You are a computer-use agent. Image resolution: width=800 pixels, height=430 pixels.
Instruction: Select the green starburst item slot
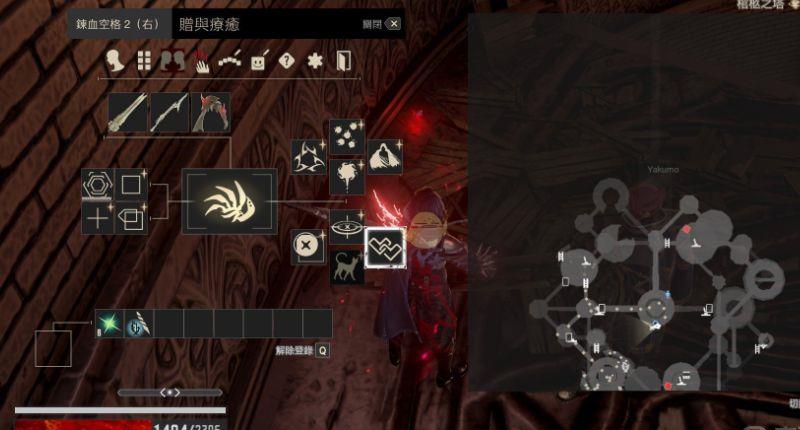pyautogui.click(x=108, y=323)
